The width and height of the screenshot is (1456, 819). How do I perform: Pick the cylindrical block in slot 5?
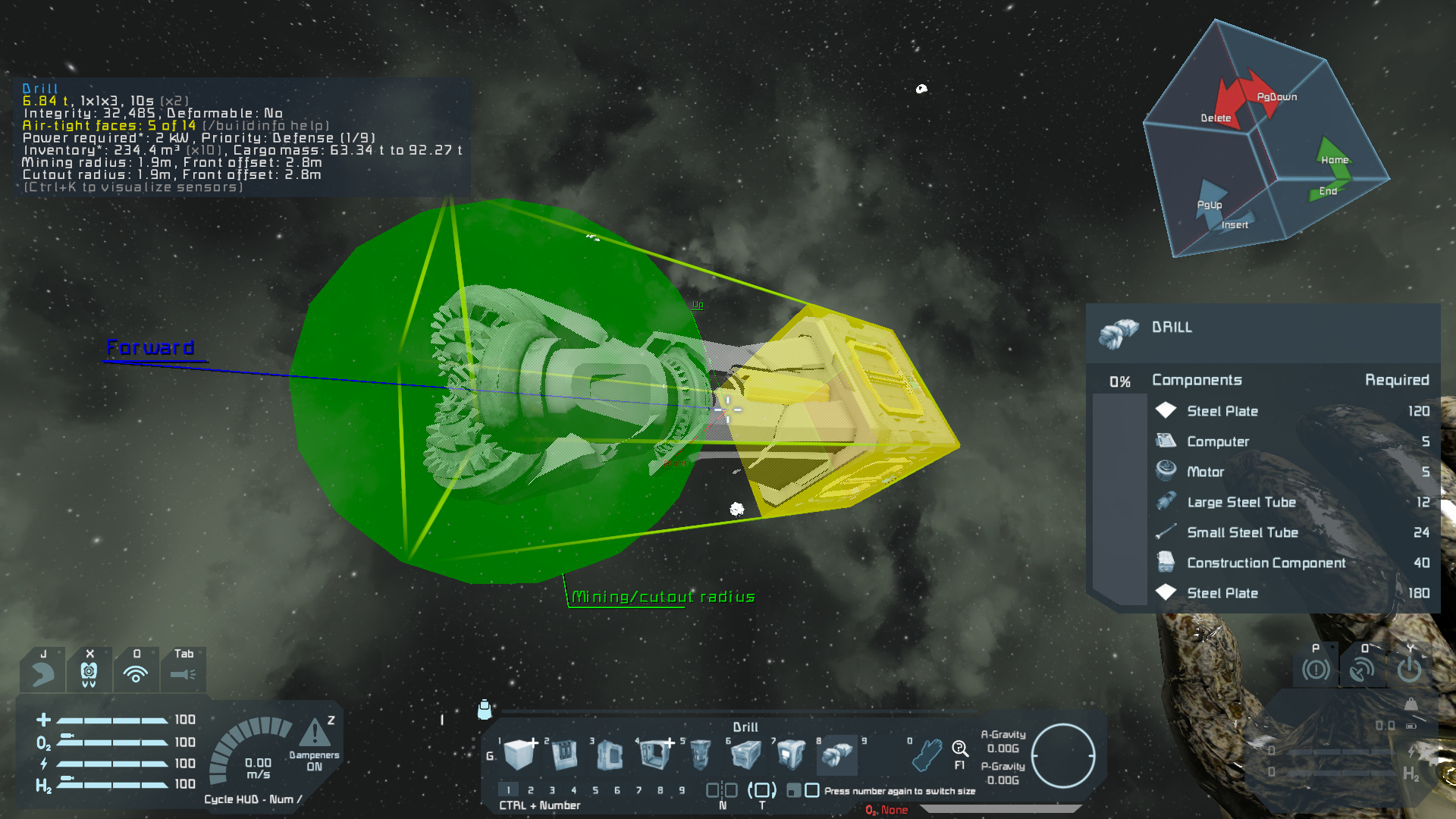pyautogui.click(x=701, y=755)
